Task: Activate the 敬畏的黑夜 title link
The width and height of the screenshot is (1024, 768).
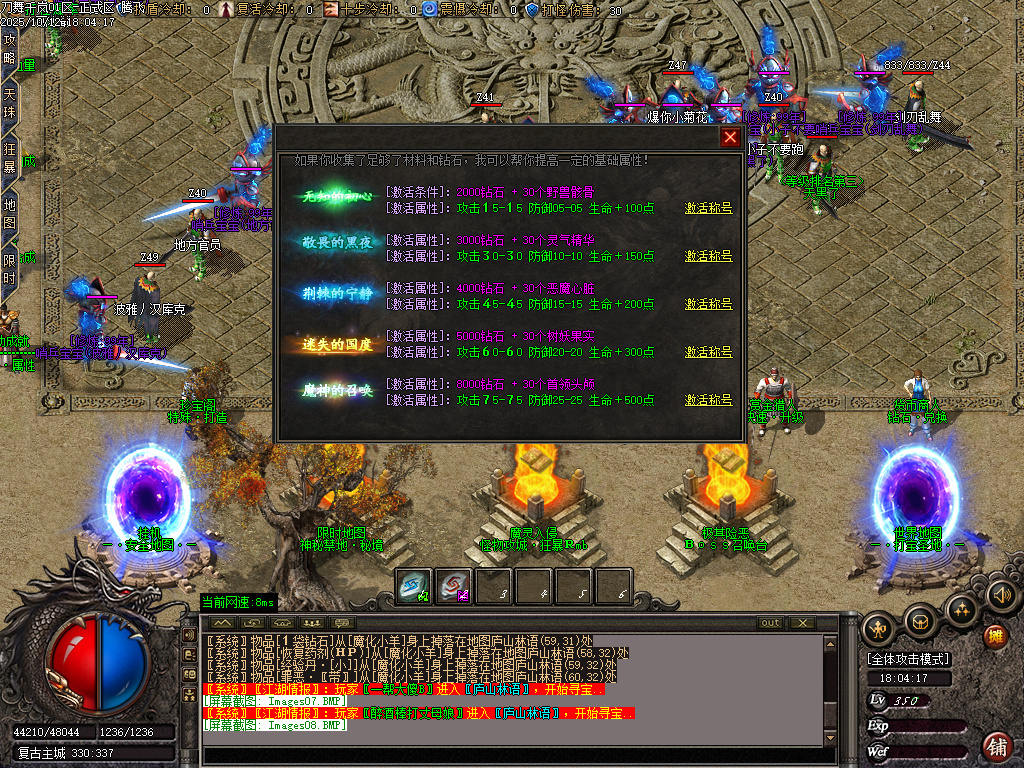Action: (708, 256)
